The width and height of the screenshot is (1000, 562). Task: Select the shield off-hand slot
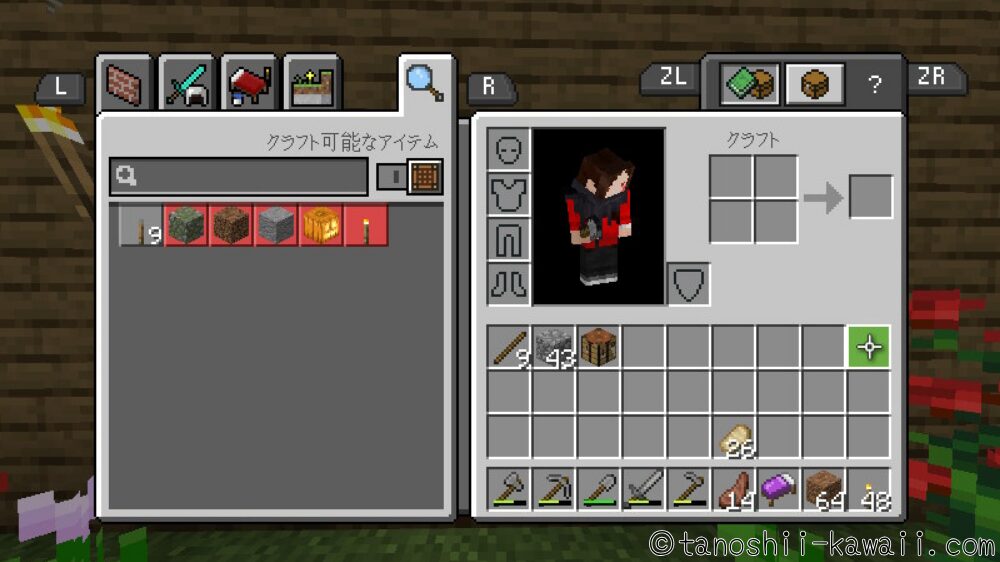tap(688, 284)
